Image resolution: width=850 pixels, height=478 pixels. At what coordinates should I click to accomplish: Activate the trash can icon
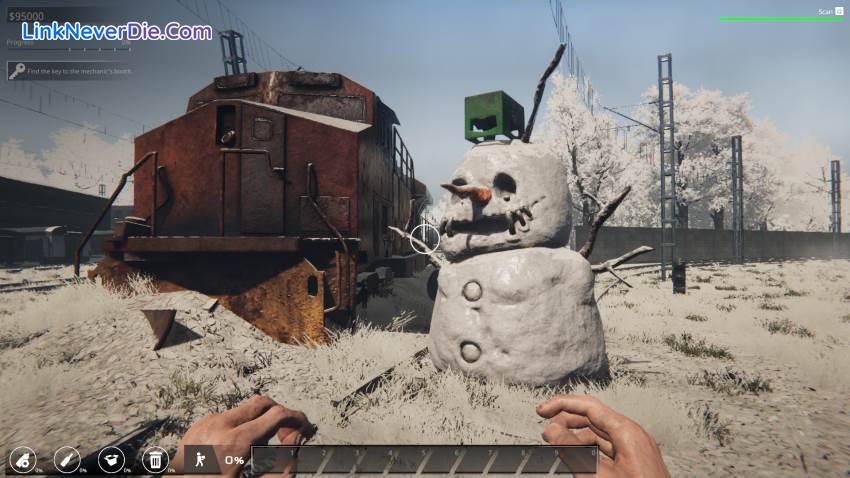[155, 459]
